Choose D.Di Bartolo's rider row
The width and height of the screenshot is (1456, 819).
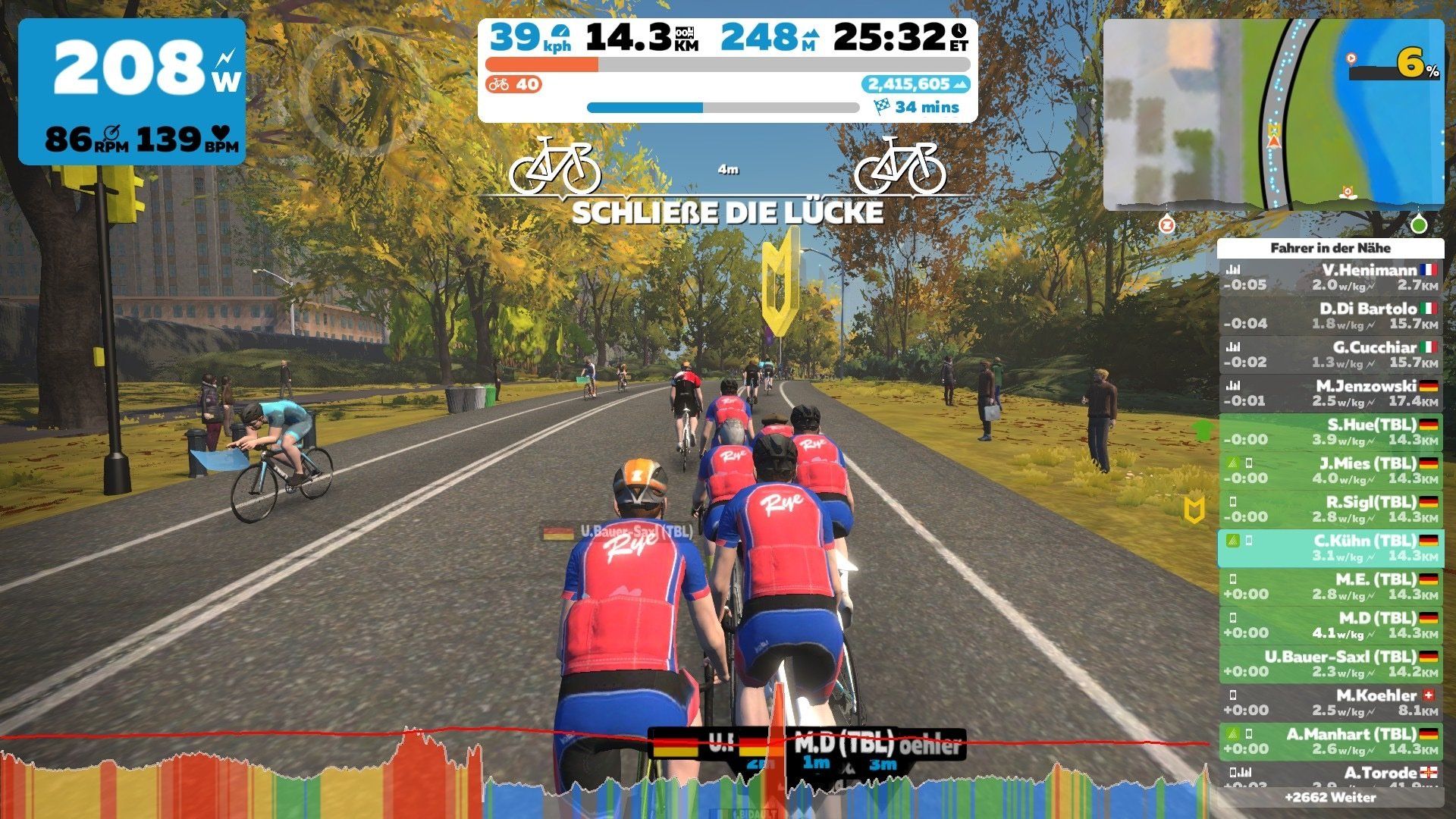[x=1331, y=316]
